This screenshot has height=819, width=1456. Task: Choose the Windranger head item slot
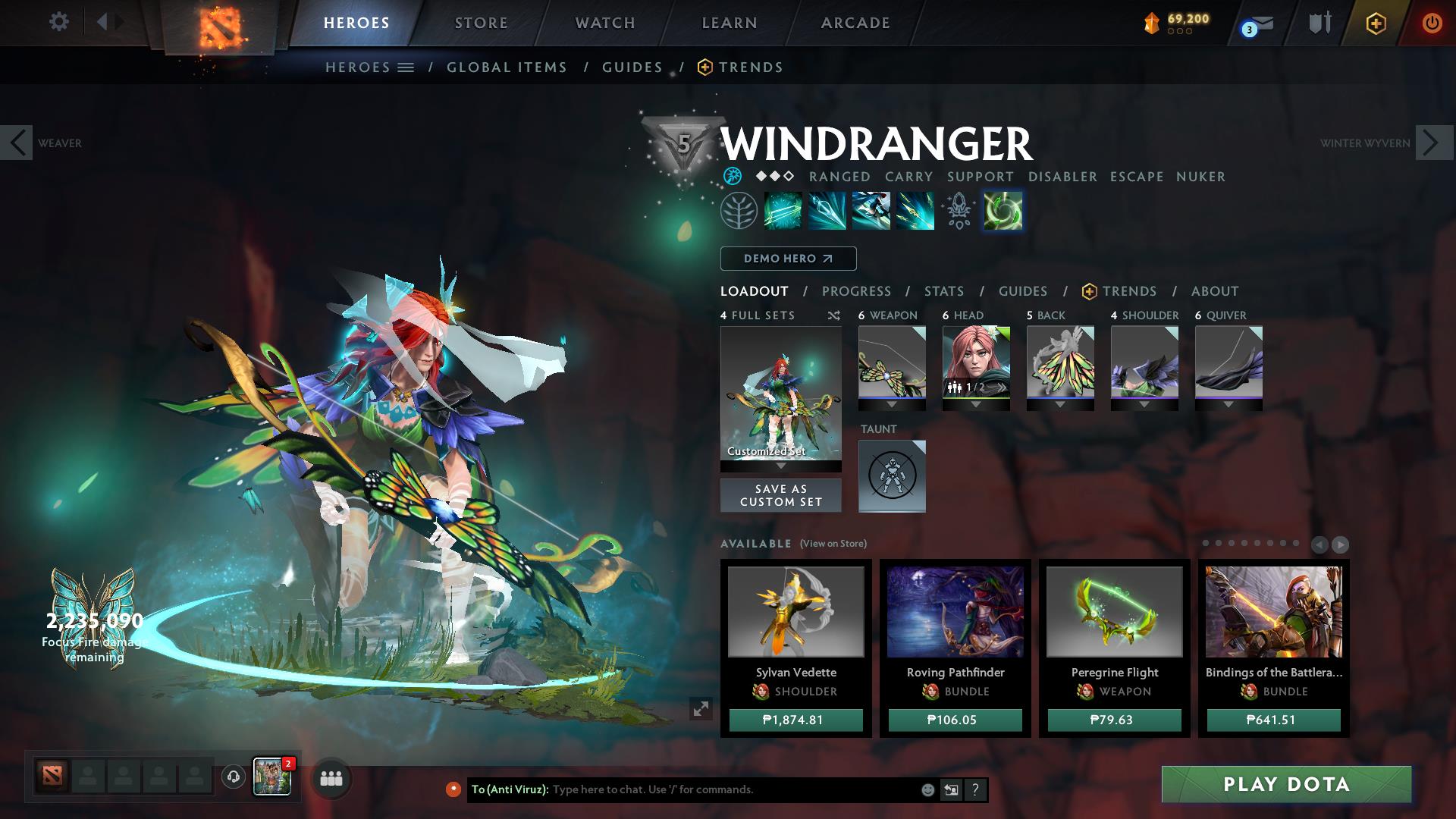(976, 362)
